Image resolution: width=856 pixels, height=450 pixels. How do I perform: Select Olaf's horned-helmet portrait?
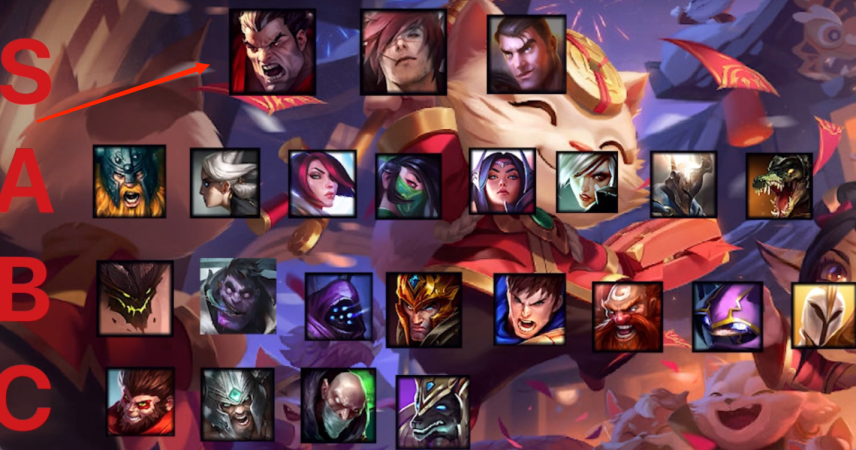[129, 181]
